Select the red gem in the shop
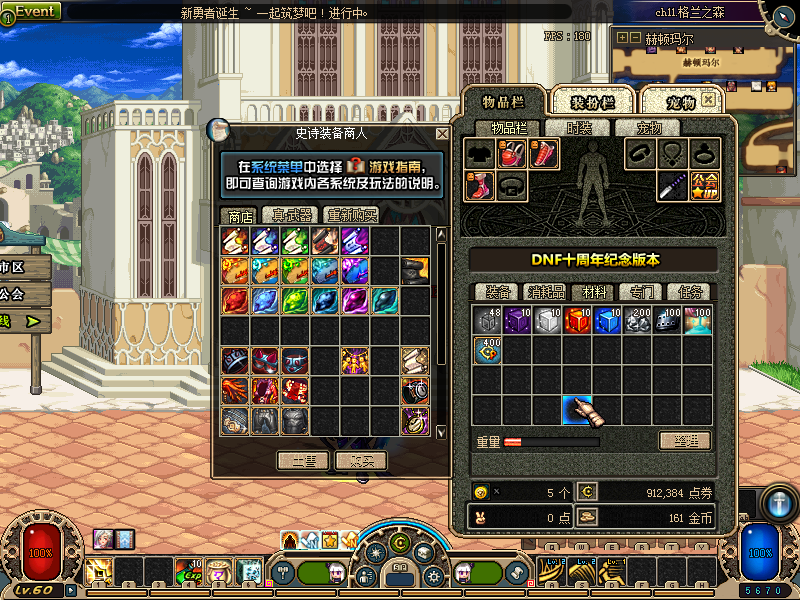 click(235, 301)
